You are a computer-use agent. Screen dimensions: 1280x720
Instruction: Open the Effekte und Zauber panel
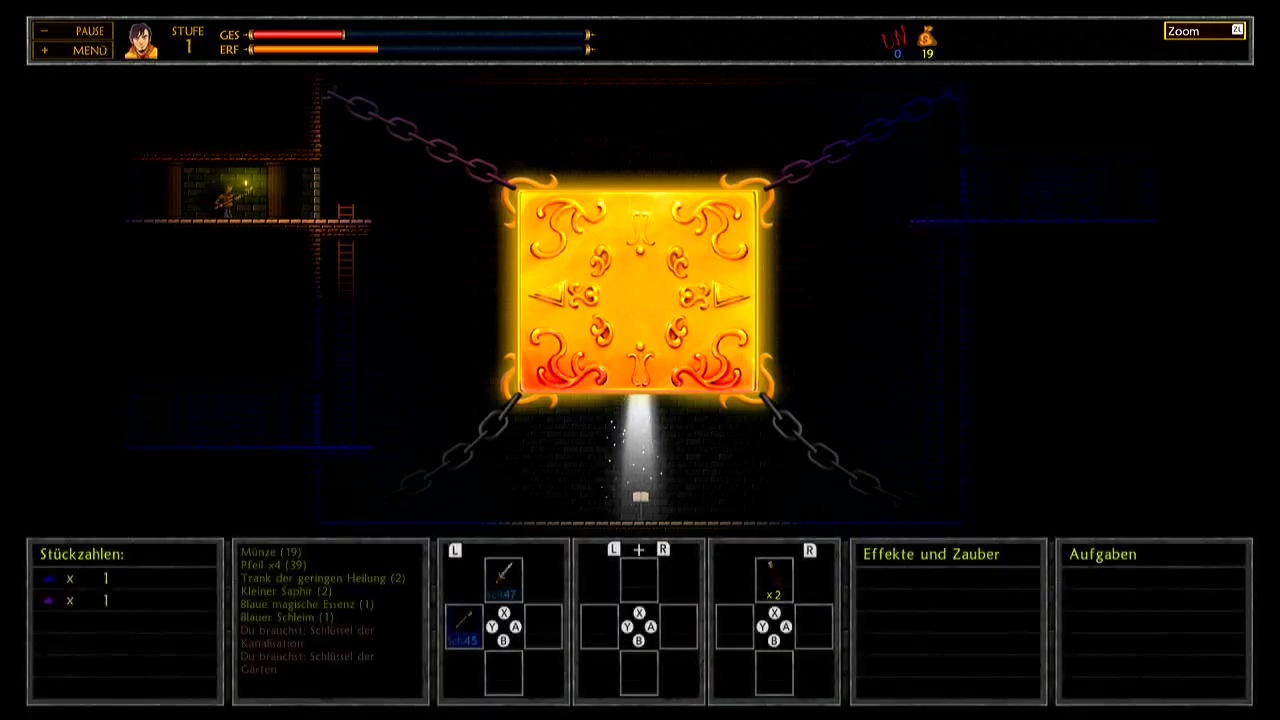931,554
